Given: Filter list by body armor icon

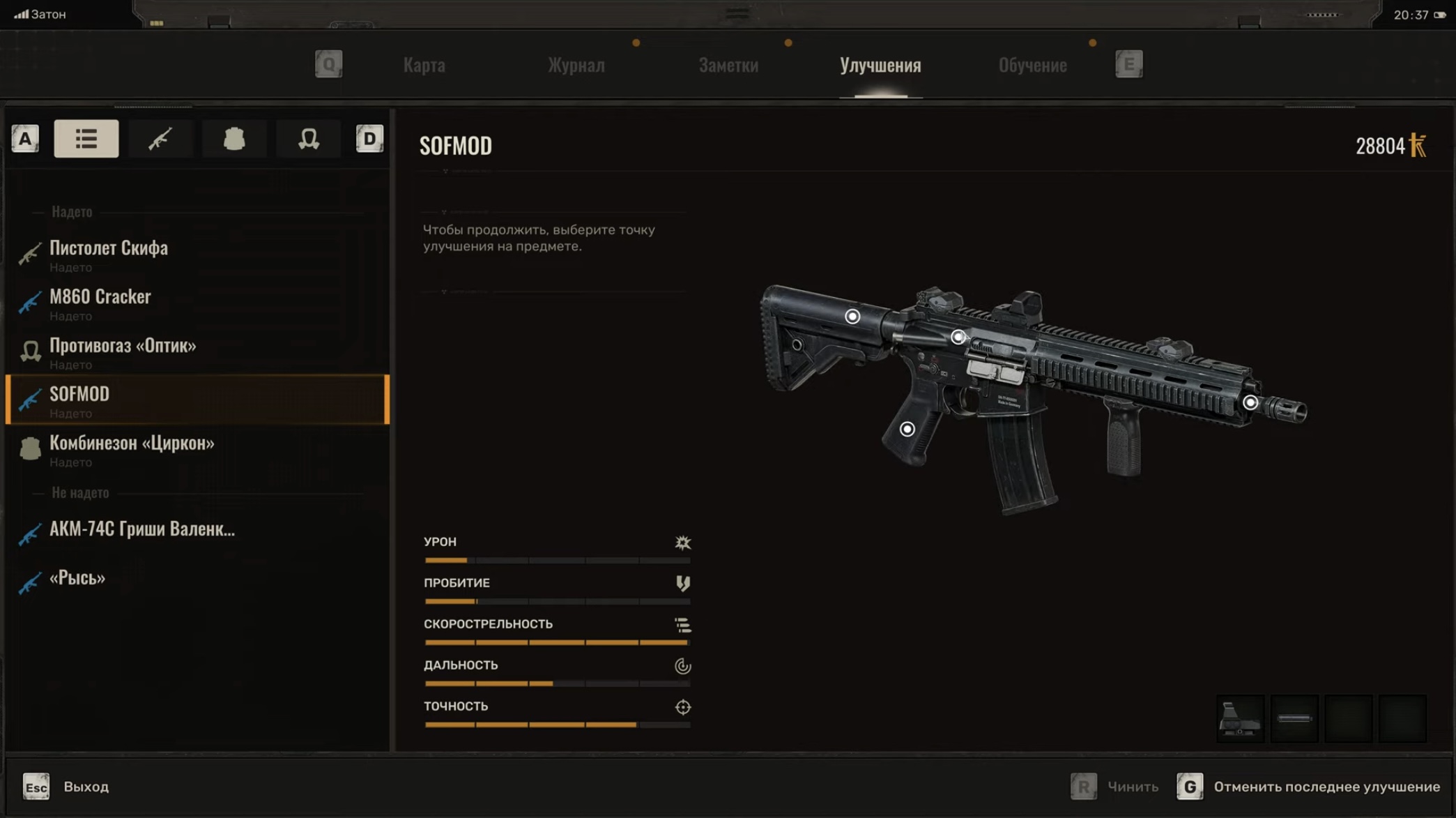Looking at the screenshot, I should (234, 139).
